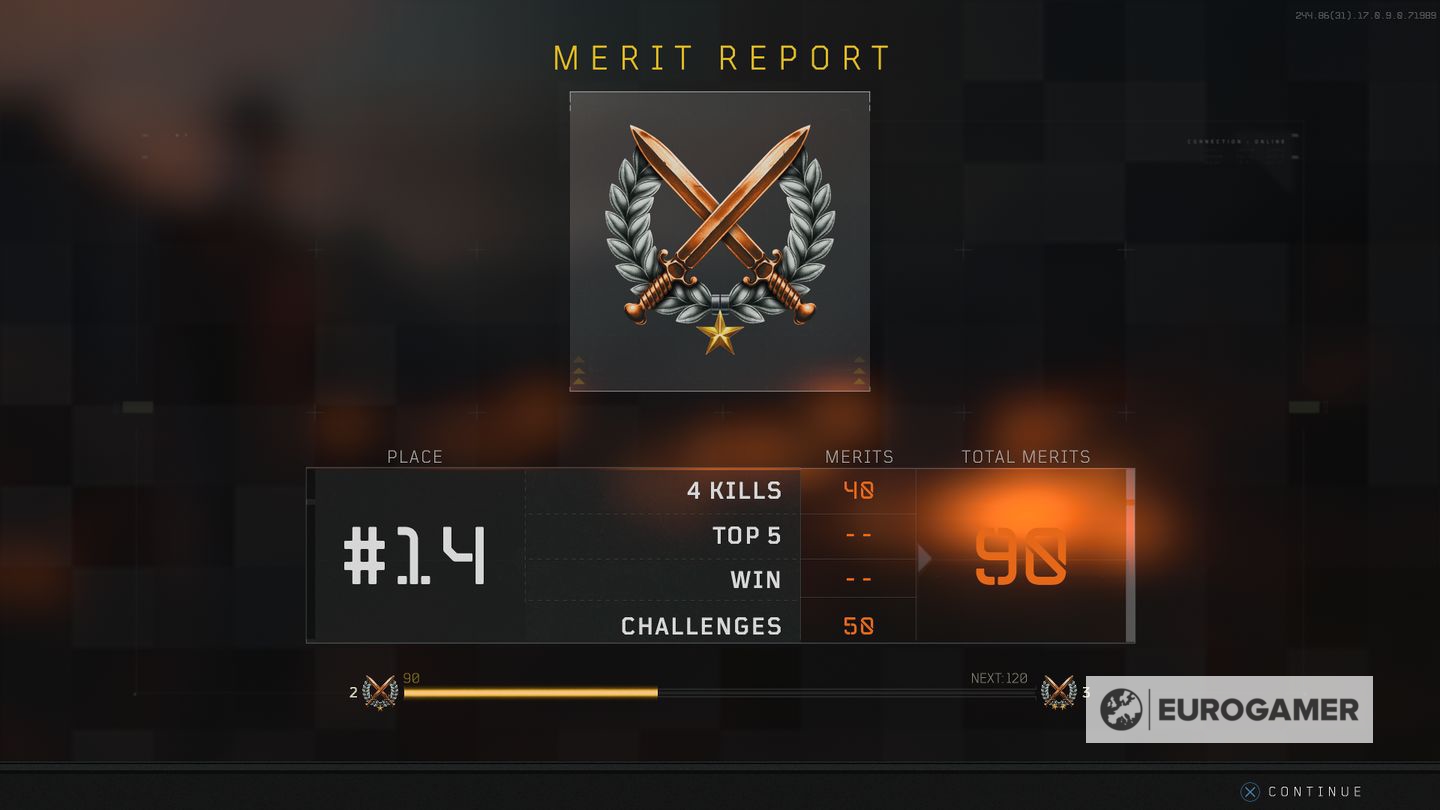Screen dimensions: 1440x810
Task: Click the TOTAL MERITS value of 90
Action: pyautogui.click(x=1022, y=556)
